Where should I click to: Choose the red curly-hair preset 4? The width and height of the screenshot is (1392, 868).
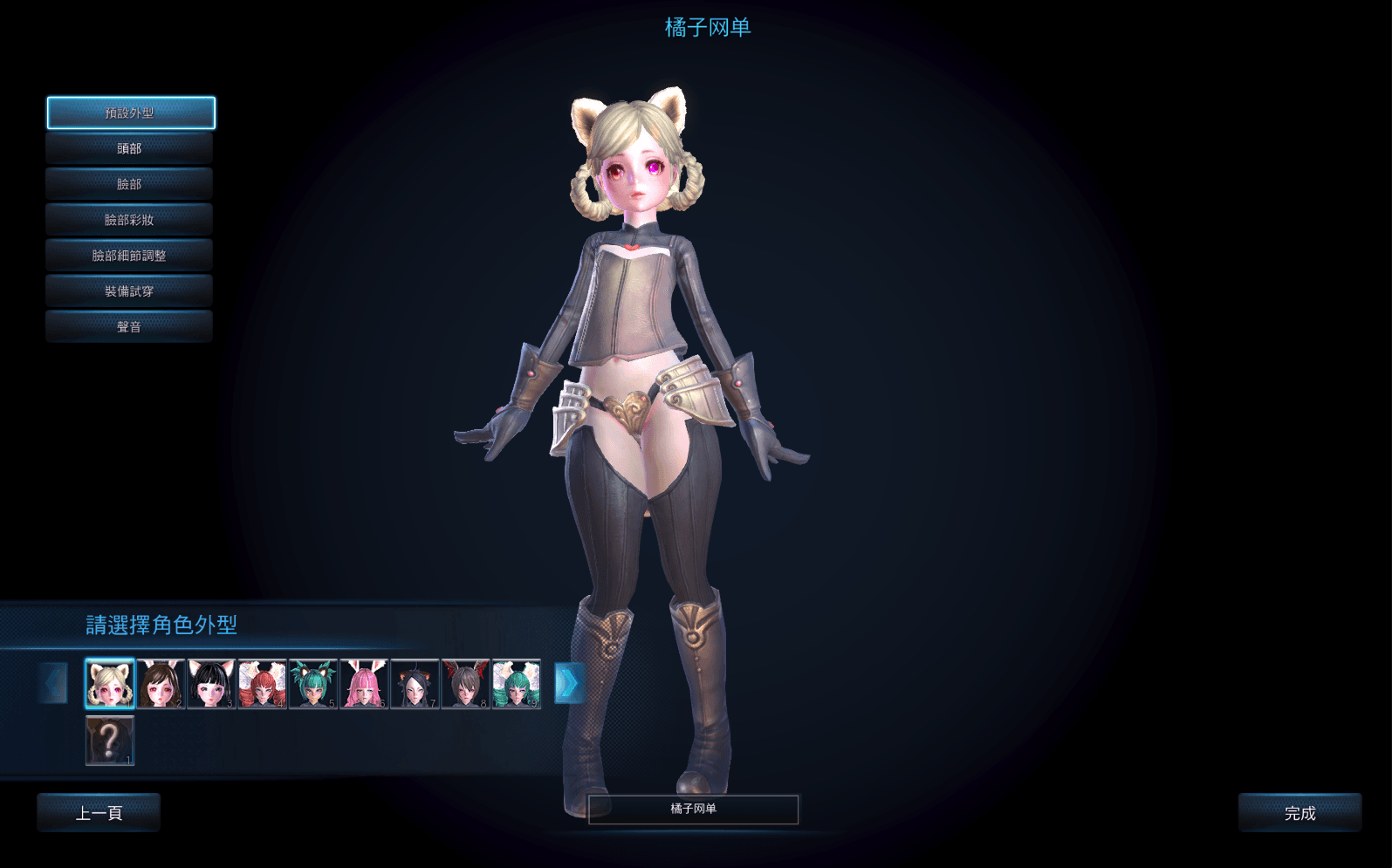tap(262, 683)
